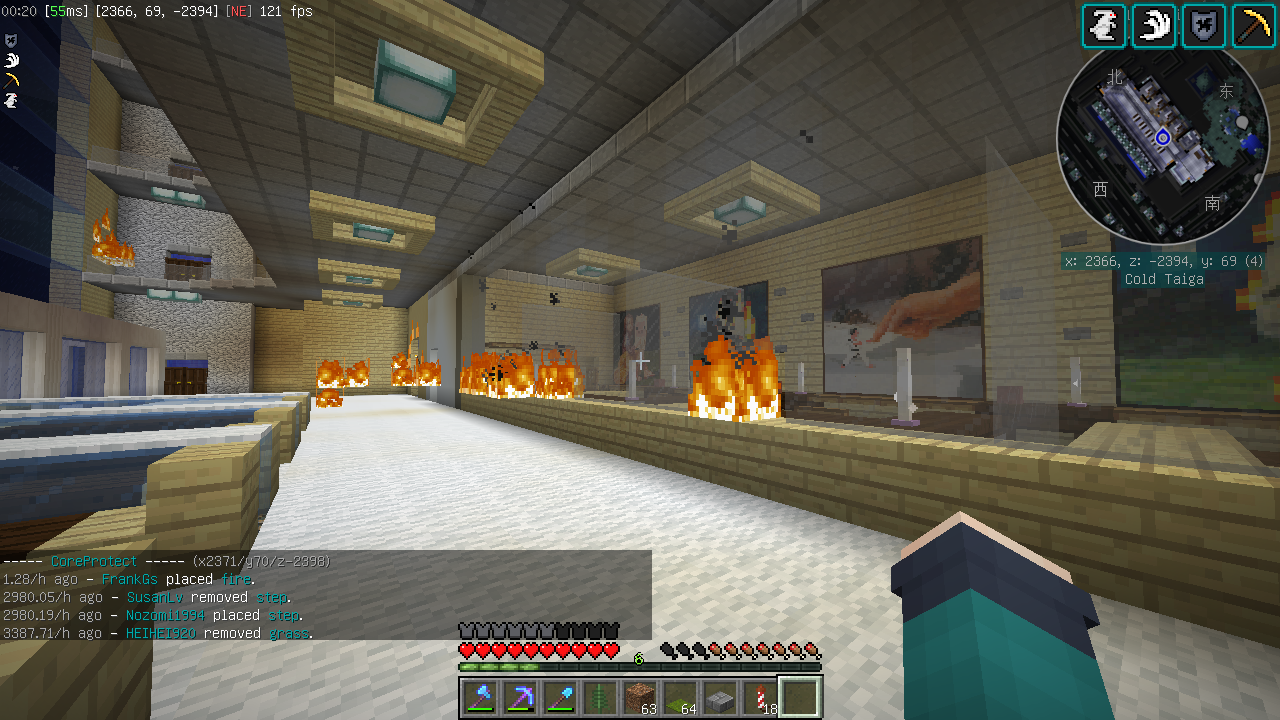Select the diamond shovel hotbar slot

[x=560, y=697]
